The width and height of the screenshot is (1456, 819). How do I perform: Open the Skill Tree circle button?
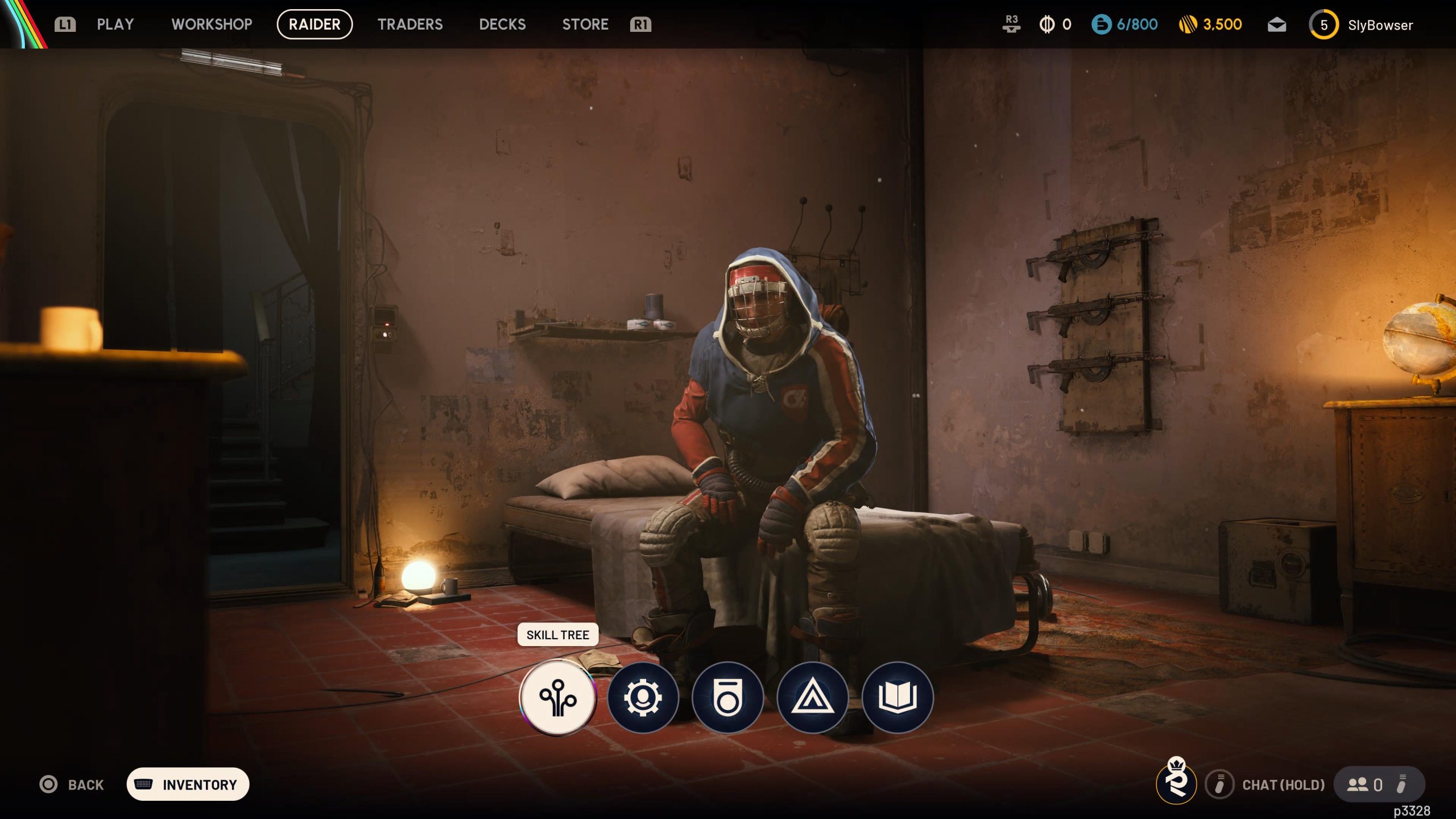(558, 697)
